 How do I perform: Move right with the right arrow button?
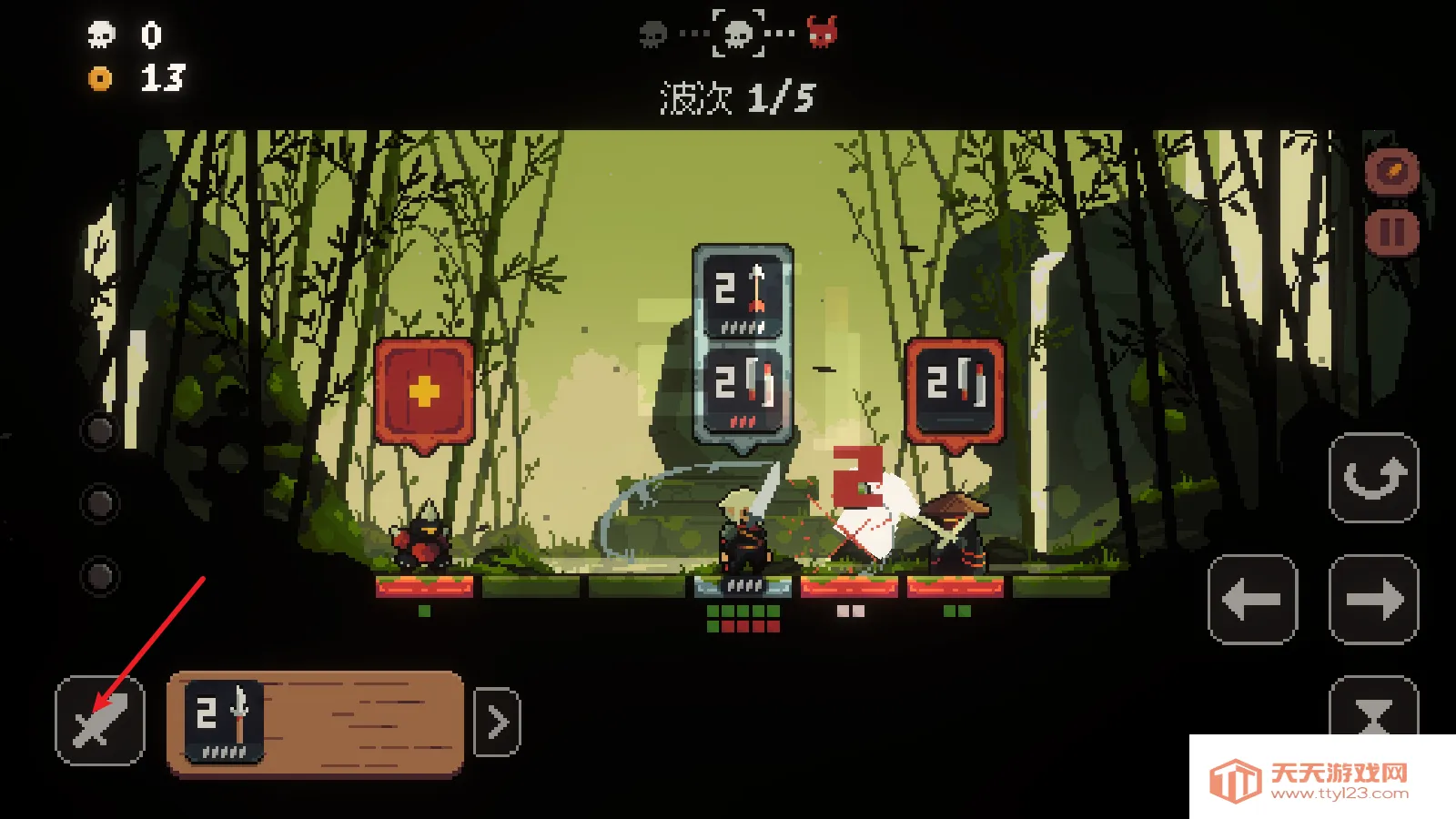(x=1373, y=600)
